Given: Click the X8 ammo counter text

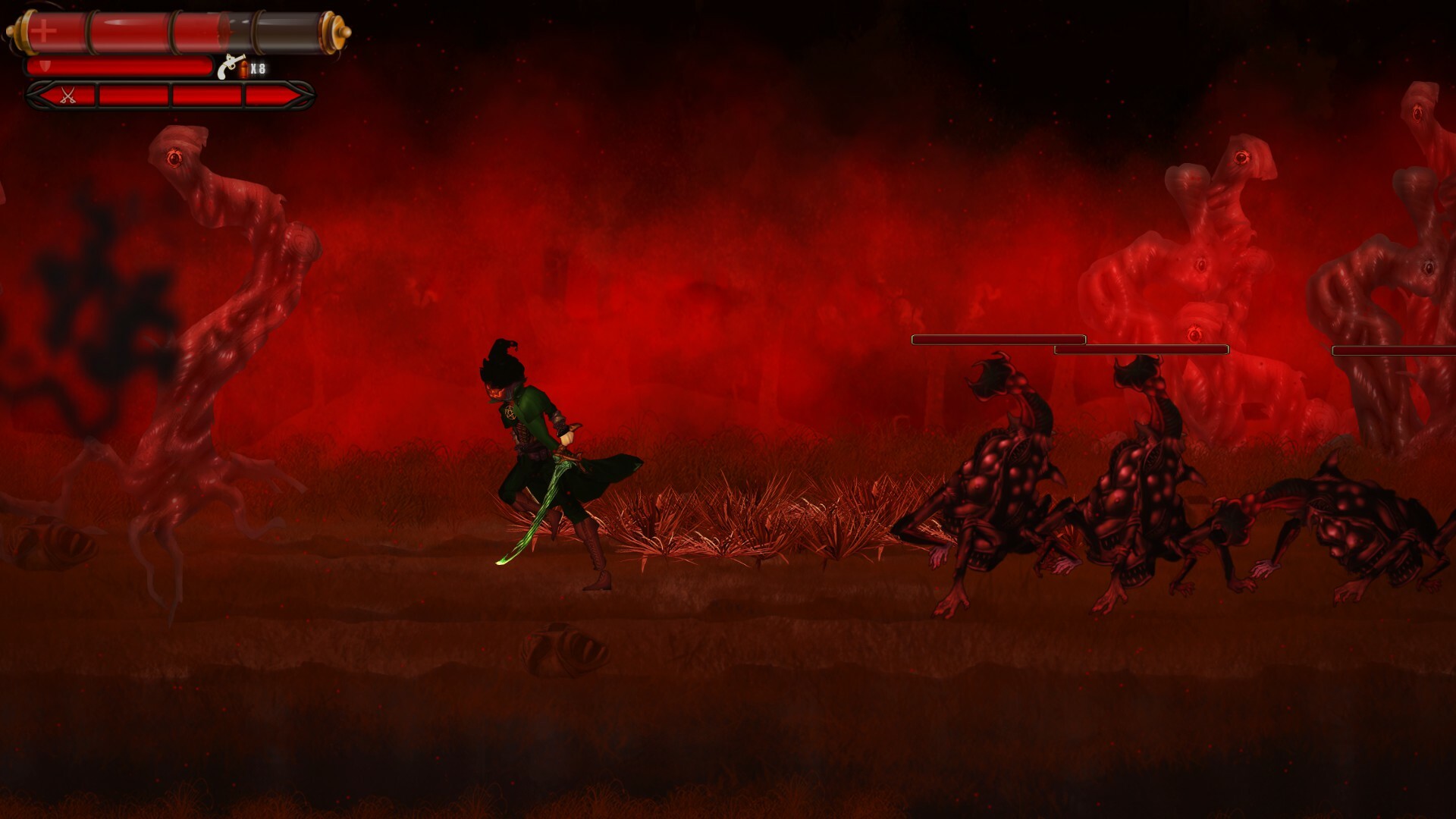Looking at the screenshot, I should (256, 67).
